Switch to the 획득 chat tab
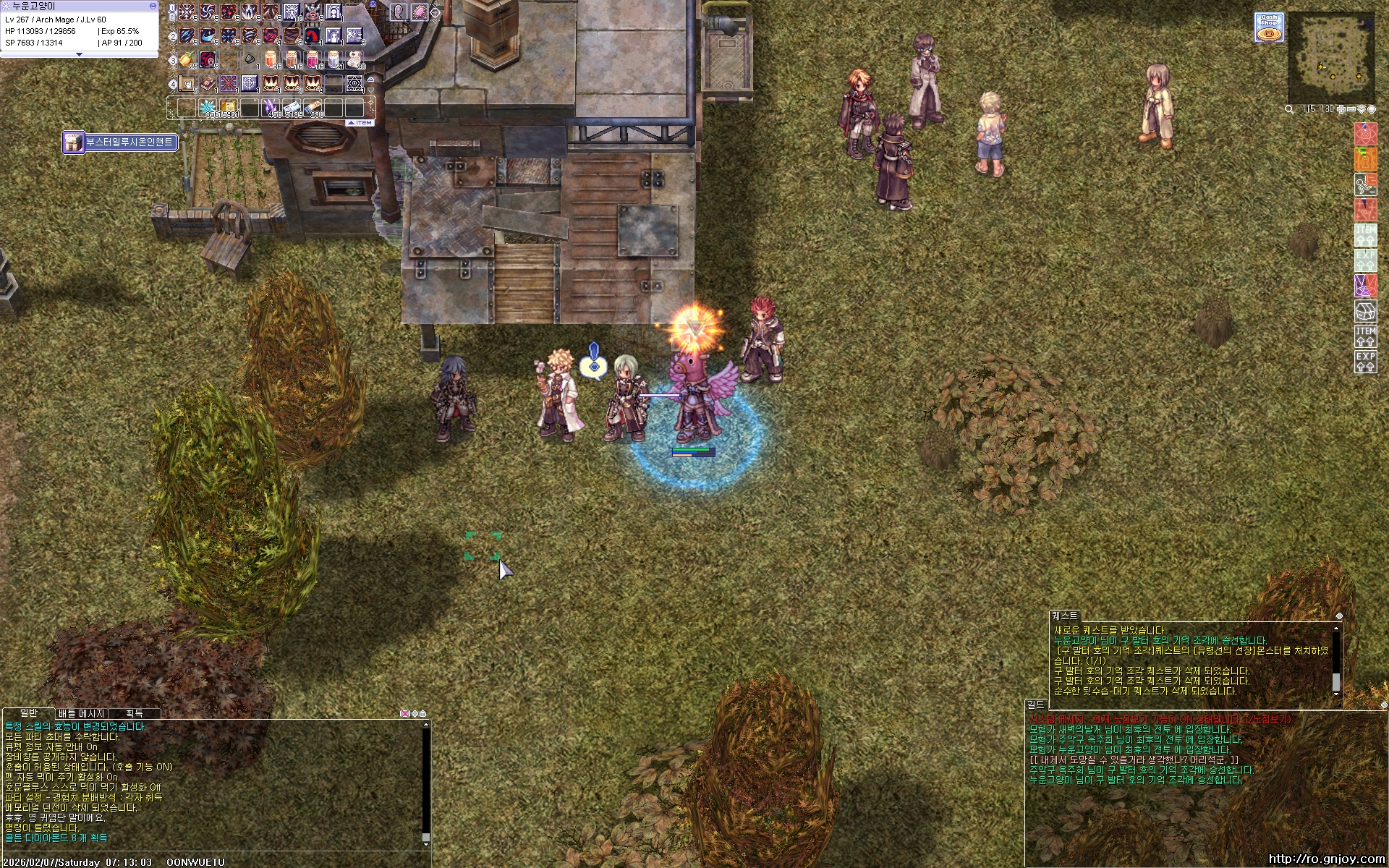The image size is (1389, 868). point(135,713)
